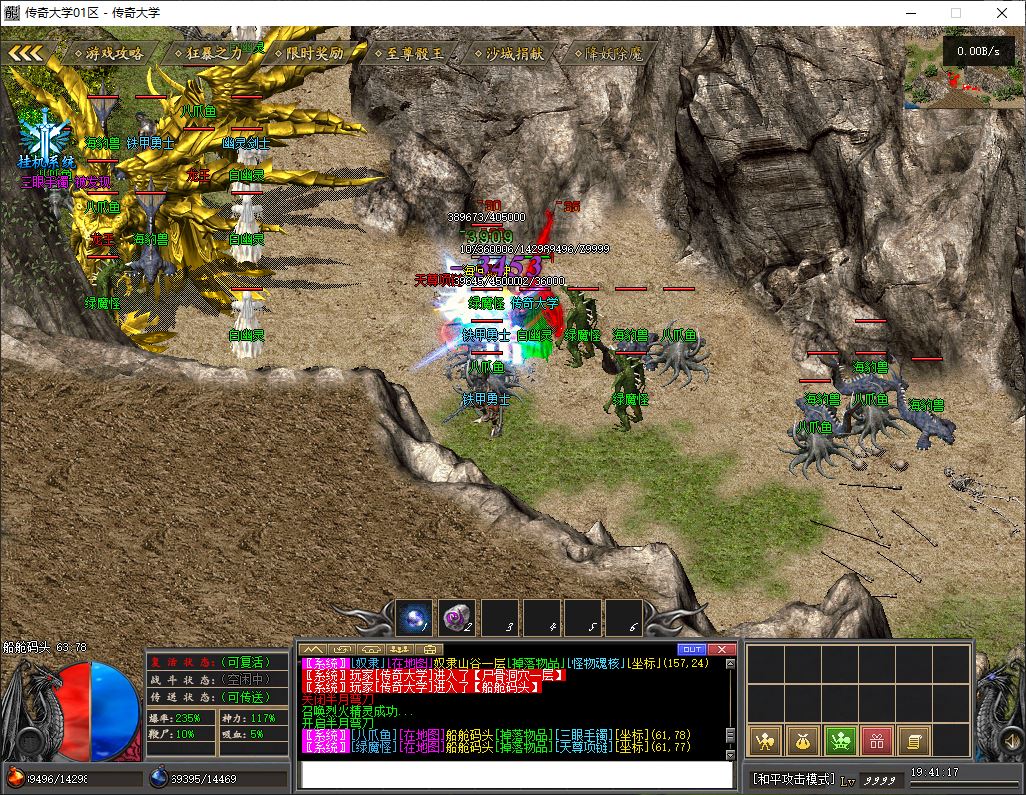Click the minimap in the corner
1026x795 pixels.
[963, 73]
